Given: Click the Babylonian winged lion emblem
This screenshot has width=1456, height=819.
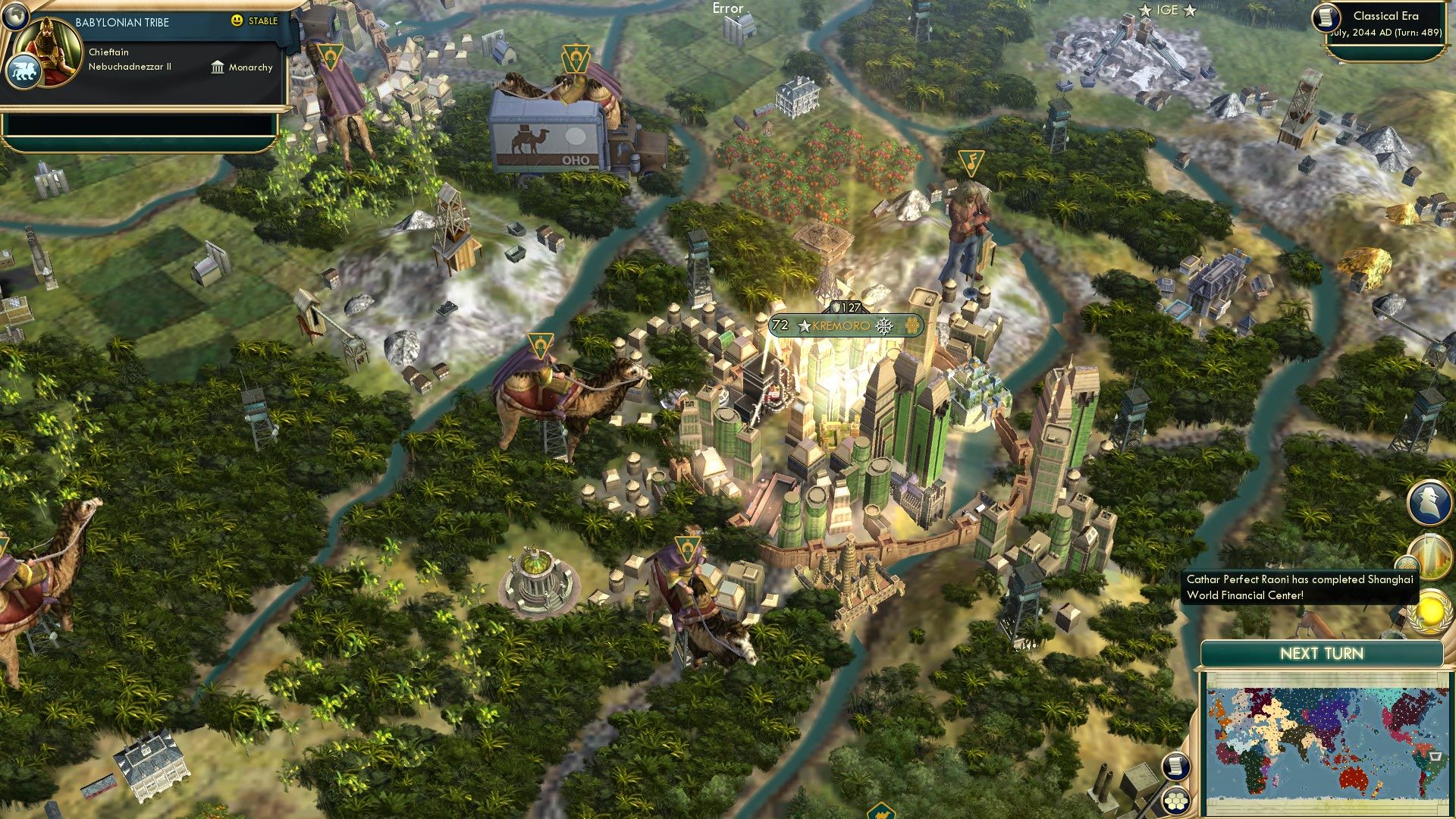Looking at the screenshot, I should (24, 72).
